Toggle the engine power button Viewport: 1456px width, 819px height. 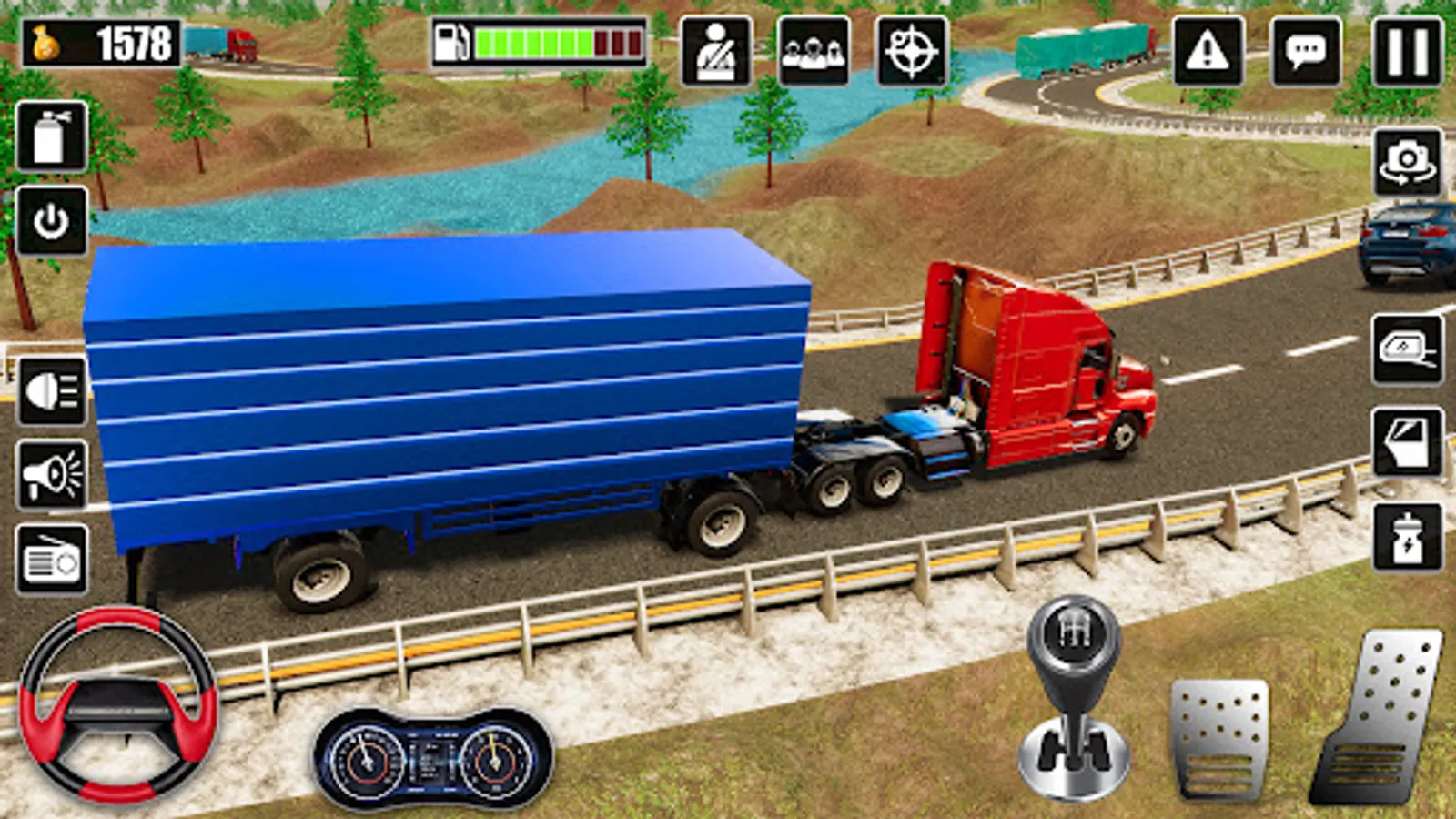point(51,221)
